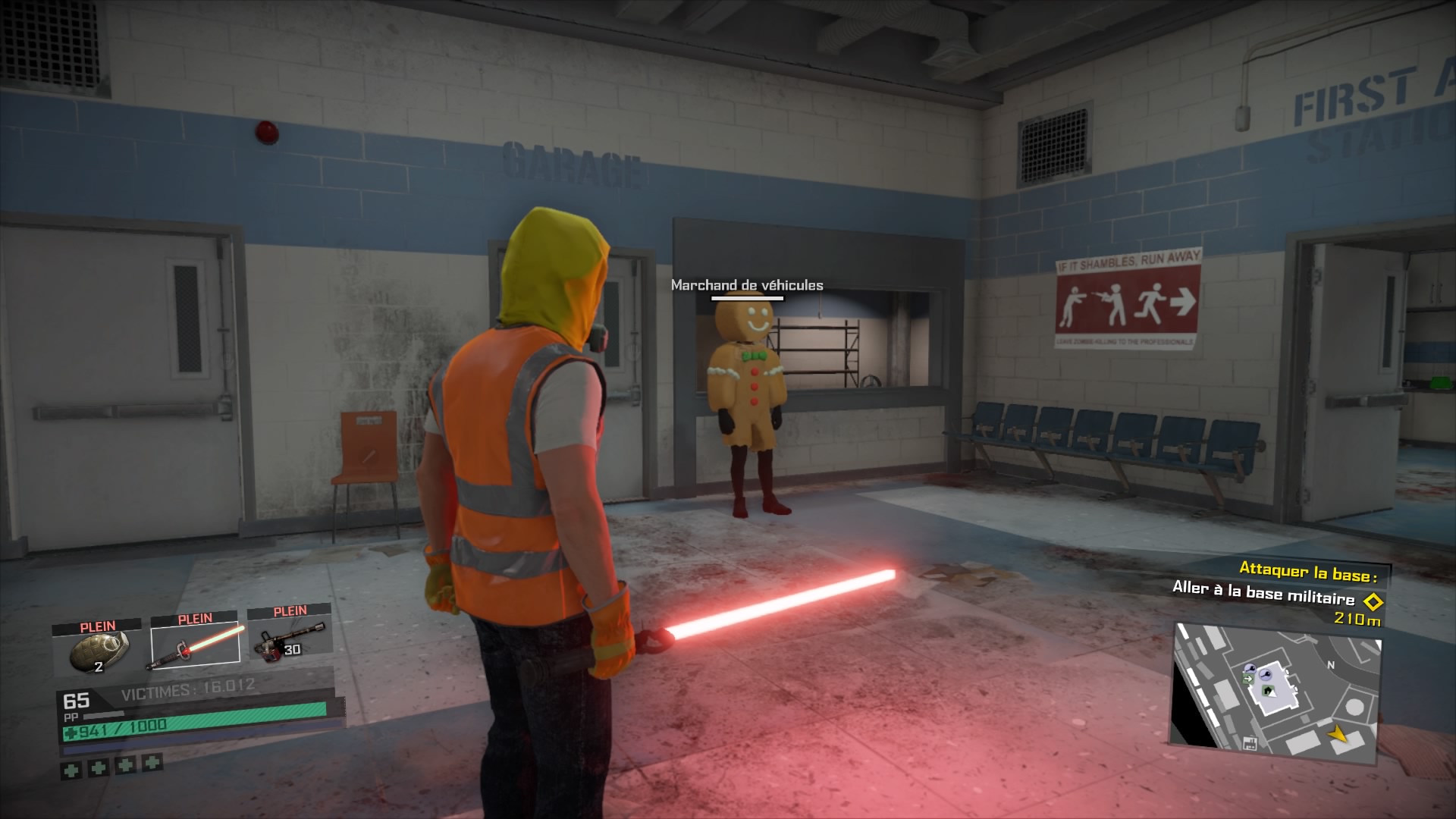Select the chainsaw weapon slot
Screen dimensions: 1456x819
tap(289, 639)
